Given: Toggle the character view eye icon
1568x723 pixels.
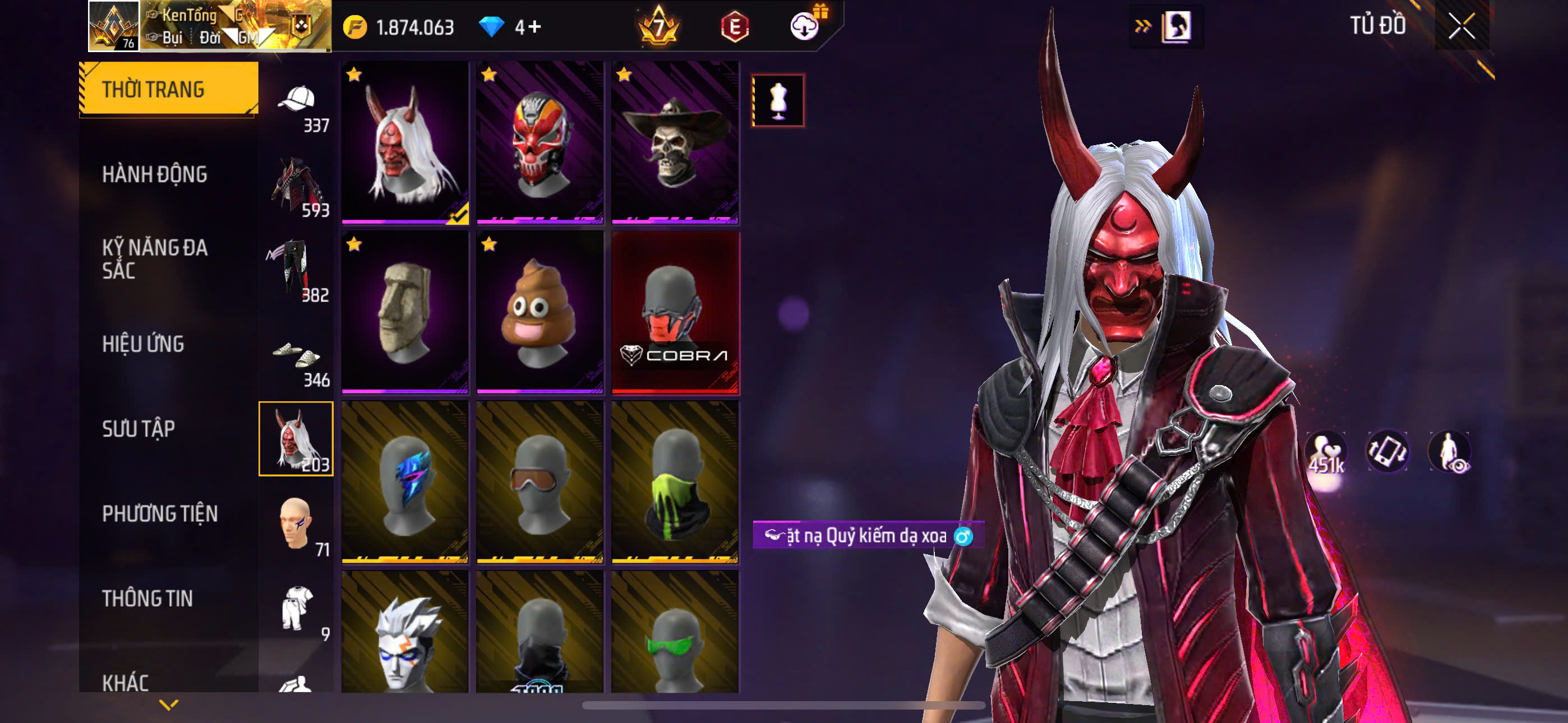Looking at the screenshot, I should 1449,452.
